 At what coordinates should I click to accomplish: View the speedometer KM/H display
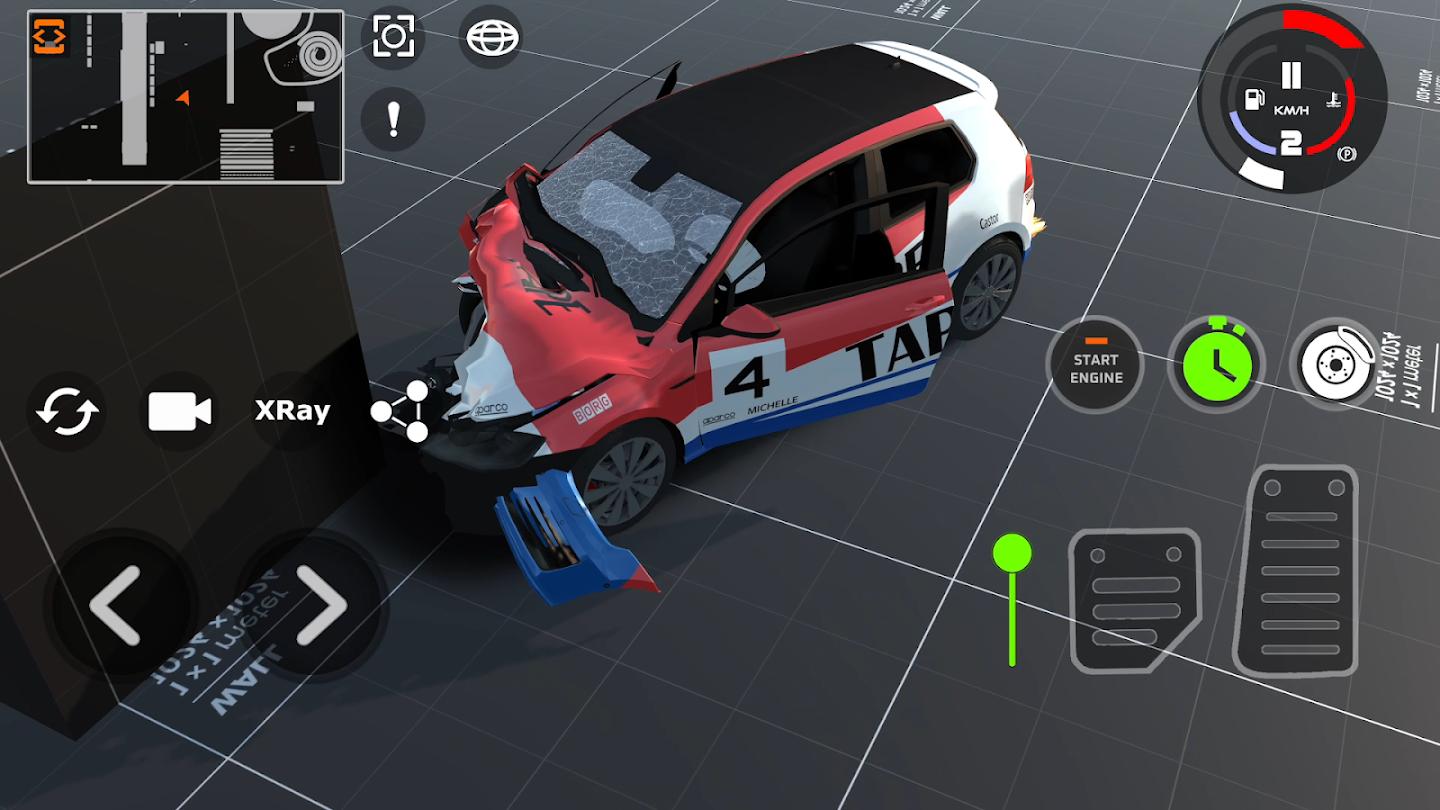pyautogui.click(x=1291, y=110)
